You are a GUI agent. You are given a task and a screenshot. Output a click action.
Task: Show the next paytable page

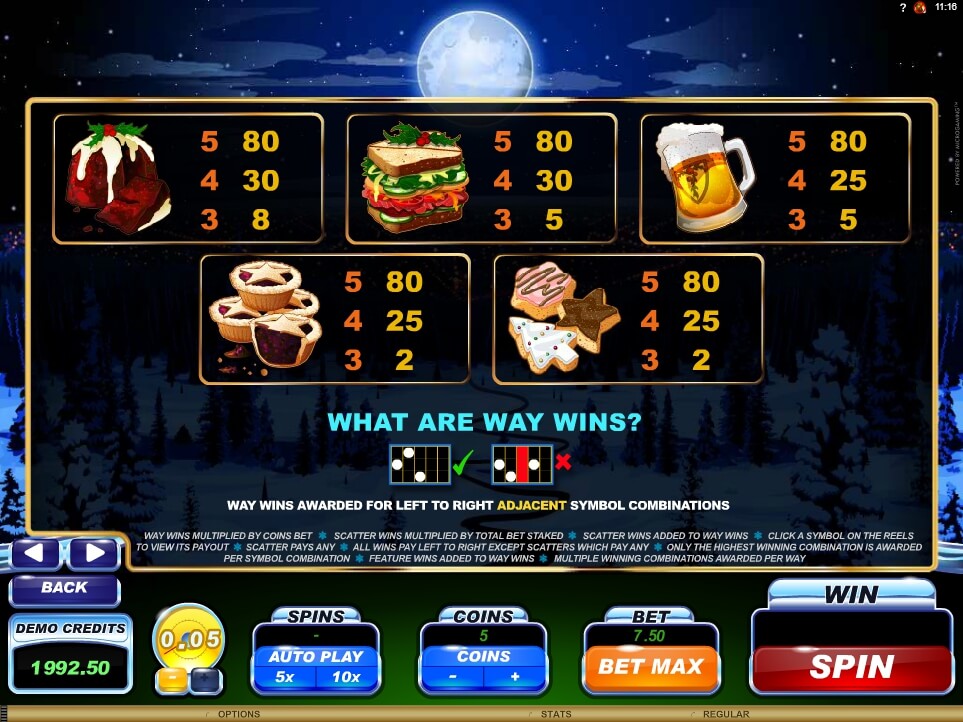tap(94, 553)
